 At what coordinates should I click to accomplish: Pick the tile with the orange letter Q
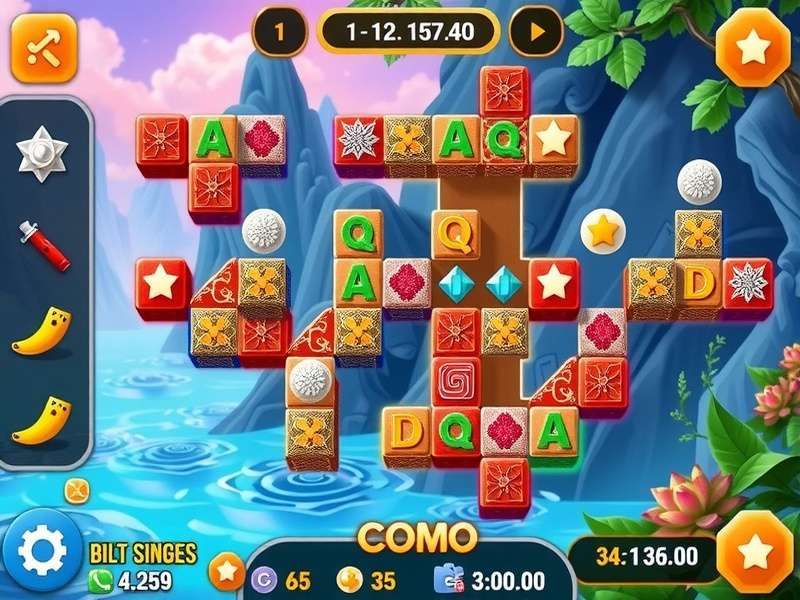click(x=456, y=234)
